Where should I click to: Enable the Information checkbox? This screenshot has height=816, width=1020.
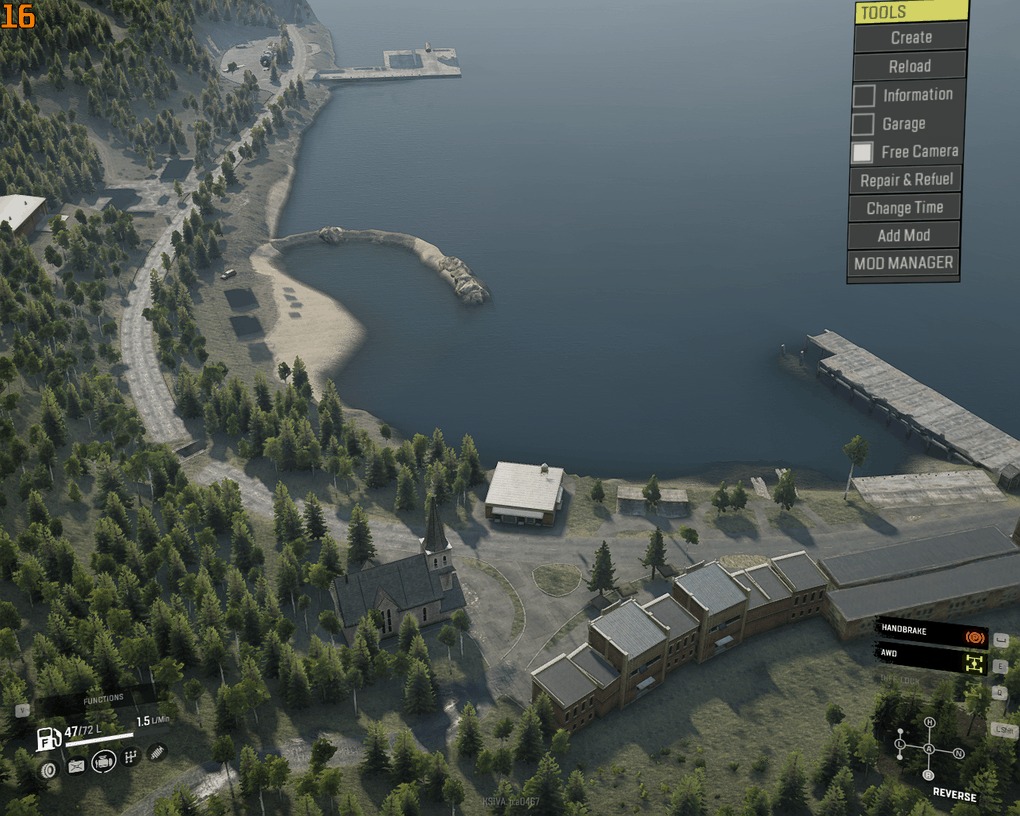tap(863, 96)
